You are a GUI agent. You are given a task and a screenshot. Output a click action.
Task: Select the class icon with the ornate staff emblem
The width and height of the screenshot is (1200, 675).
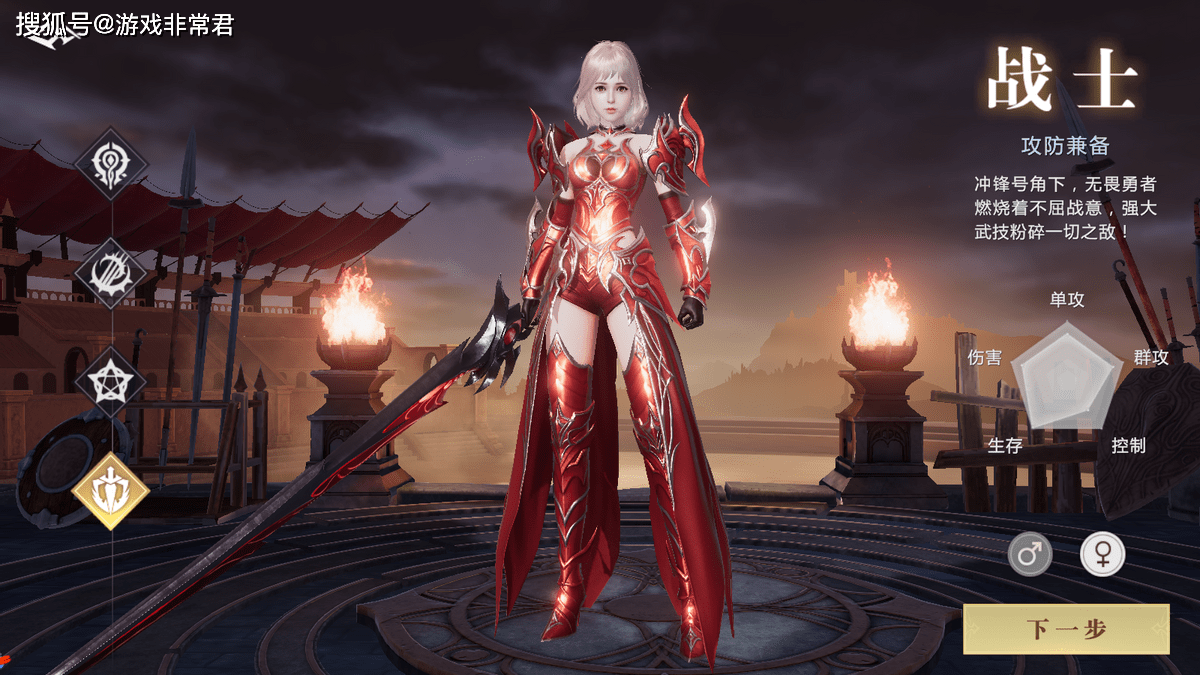tap(111, 165)
